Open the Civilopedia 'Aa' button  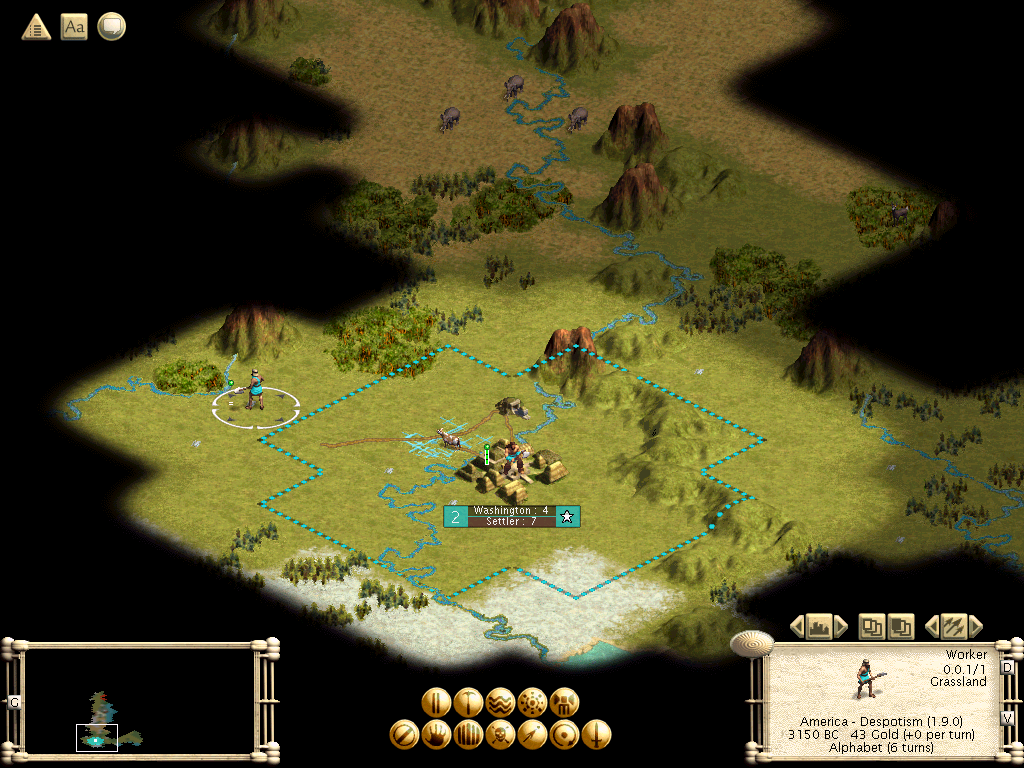pos(74,27)
